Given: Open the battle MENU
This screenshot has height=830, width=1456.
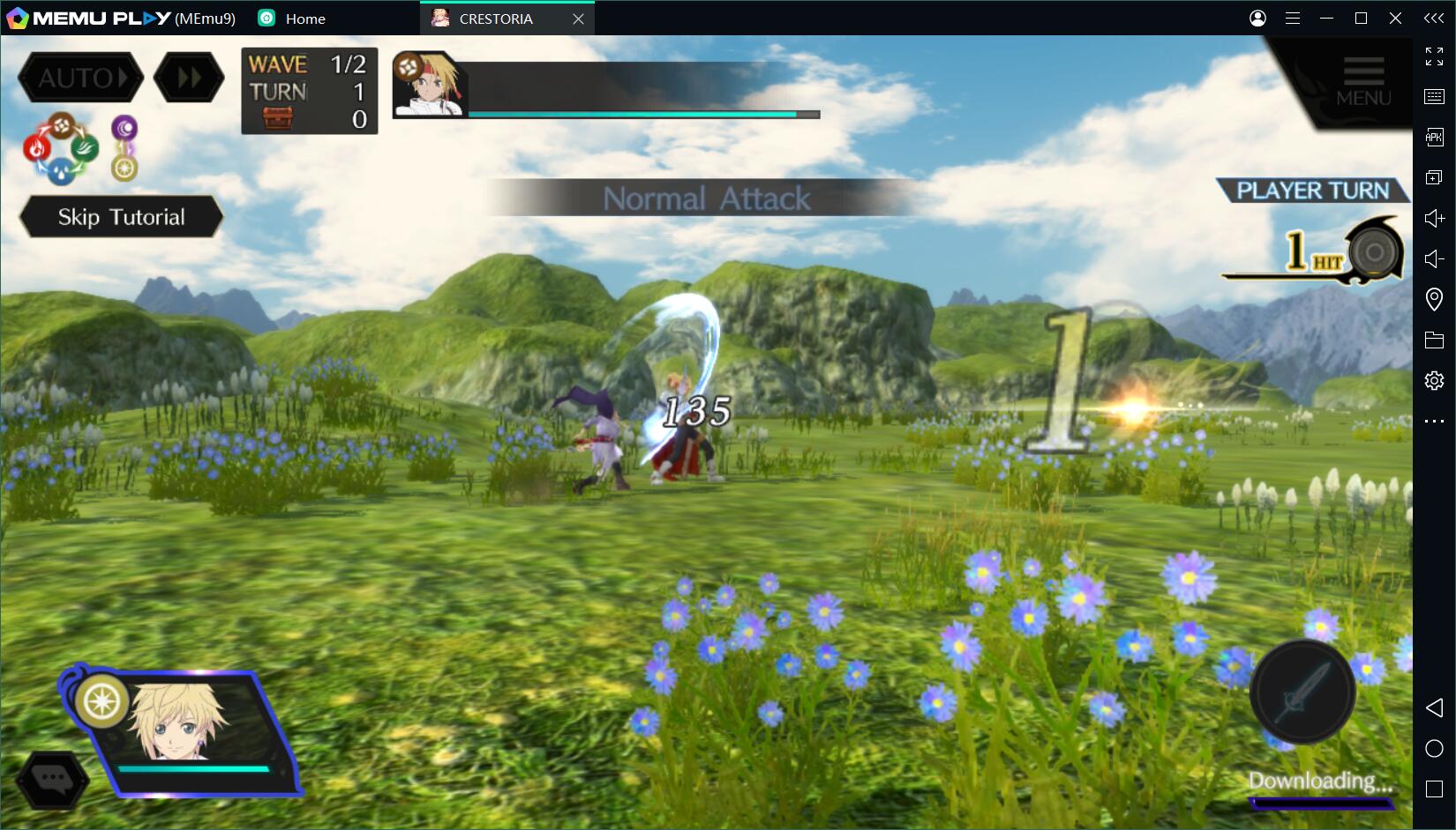Looking at the screenshot, I should click(x=1362, y=81).
